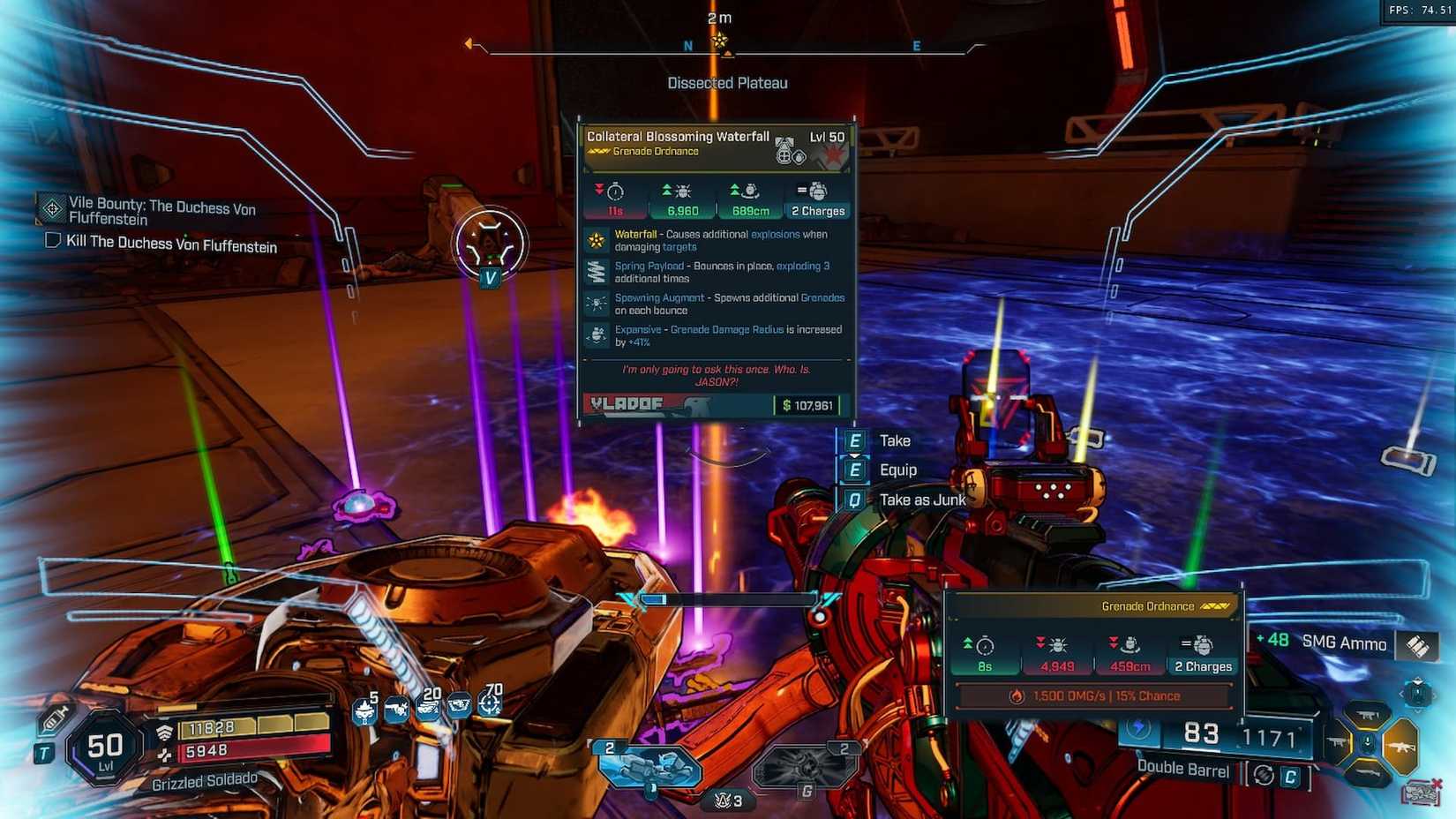Expand the rarity diamonds next to Grenade Ordnance
This screenshot has width=1456, height=819.
(x=1216, y=607)
